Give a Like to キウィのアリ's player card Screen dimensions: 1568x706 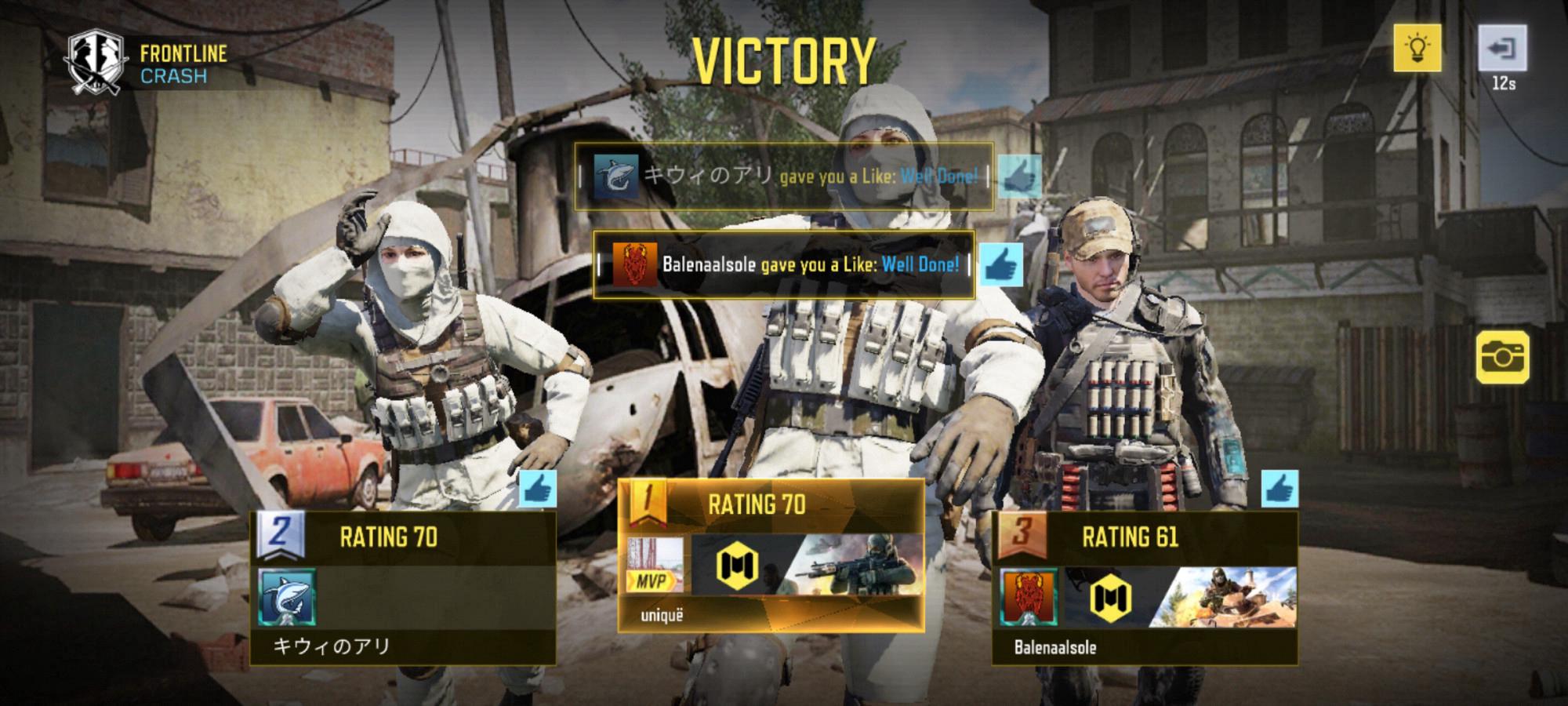538,490
